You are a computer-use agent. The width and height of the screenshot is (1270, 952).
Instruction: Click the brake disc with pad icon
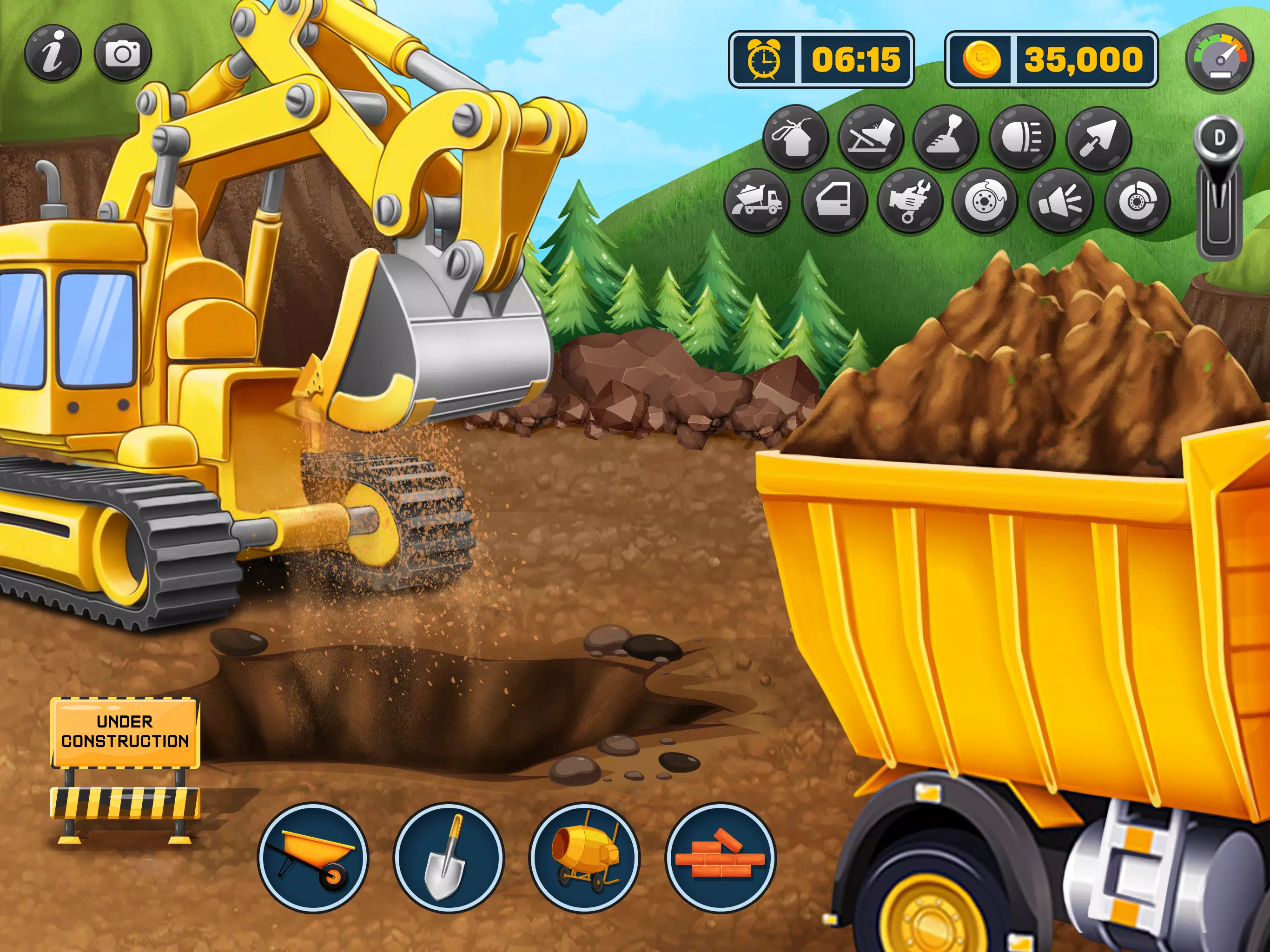985,201
